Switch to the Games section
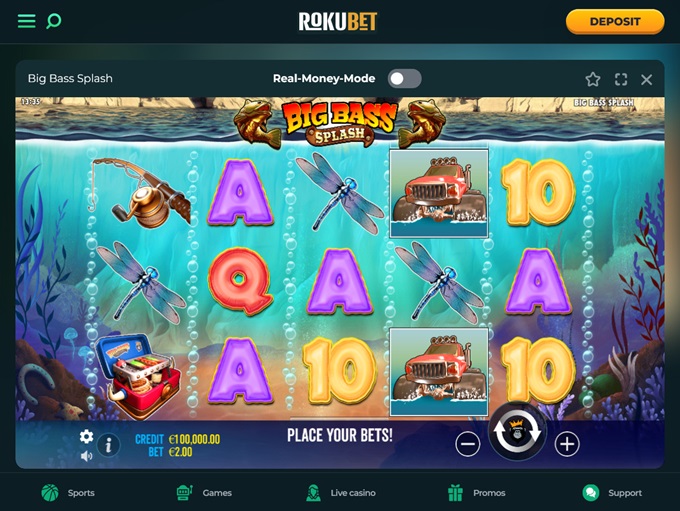The height and width of the screenshot is (511, 680). click(x=204, y=492)
